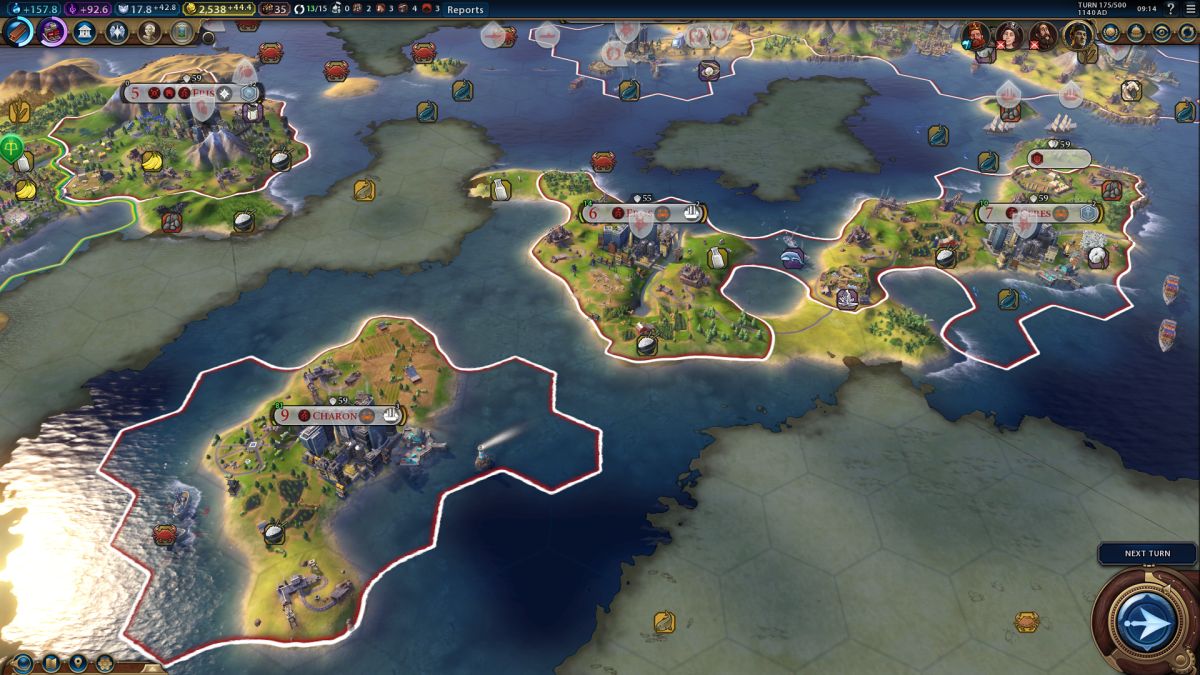
Task: Select the crowned red-bearded leader portrait
Action: coord(975,35)
